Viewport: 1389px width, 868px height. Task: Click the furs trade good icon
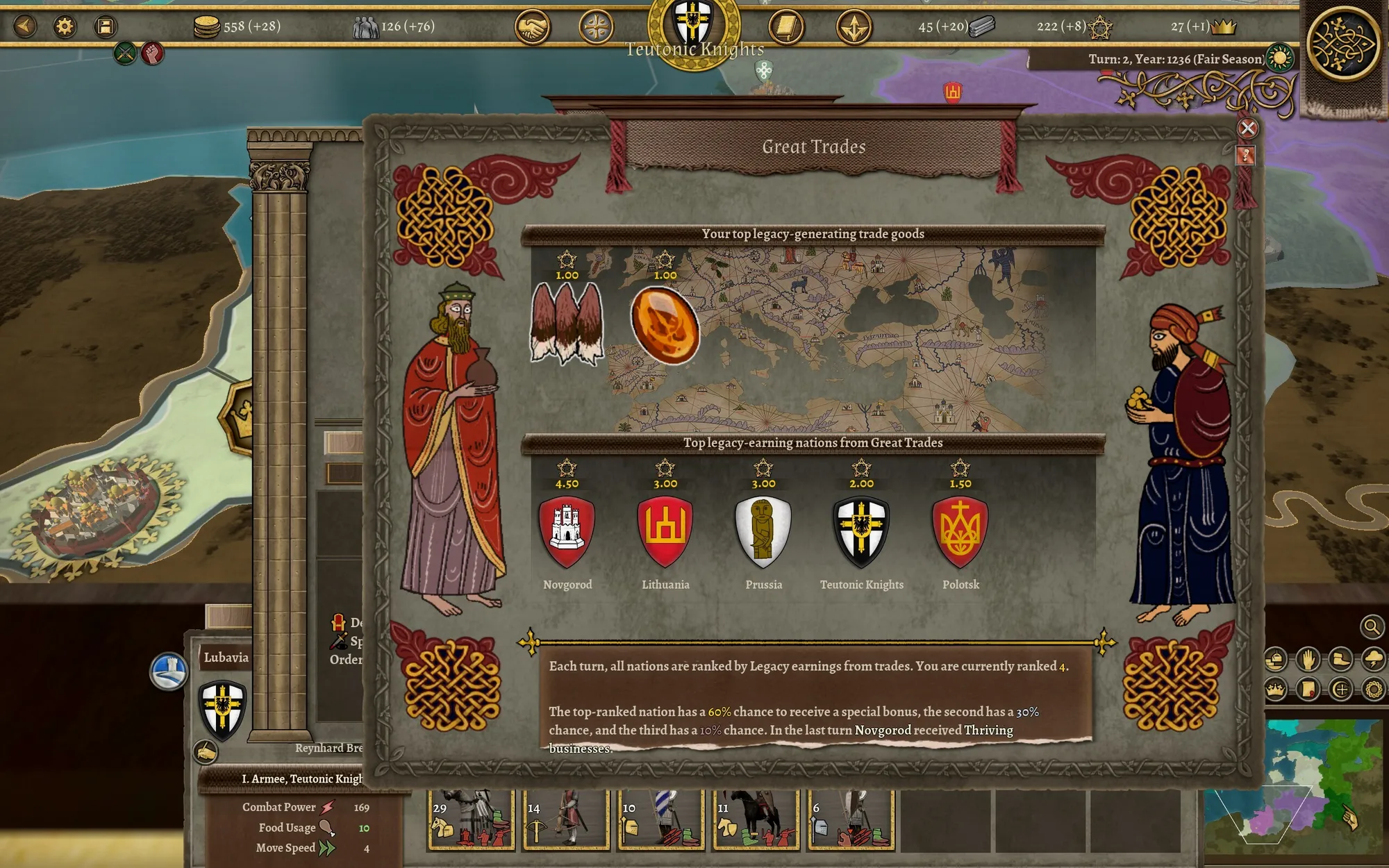[x=567, y=324]
